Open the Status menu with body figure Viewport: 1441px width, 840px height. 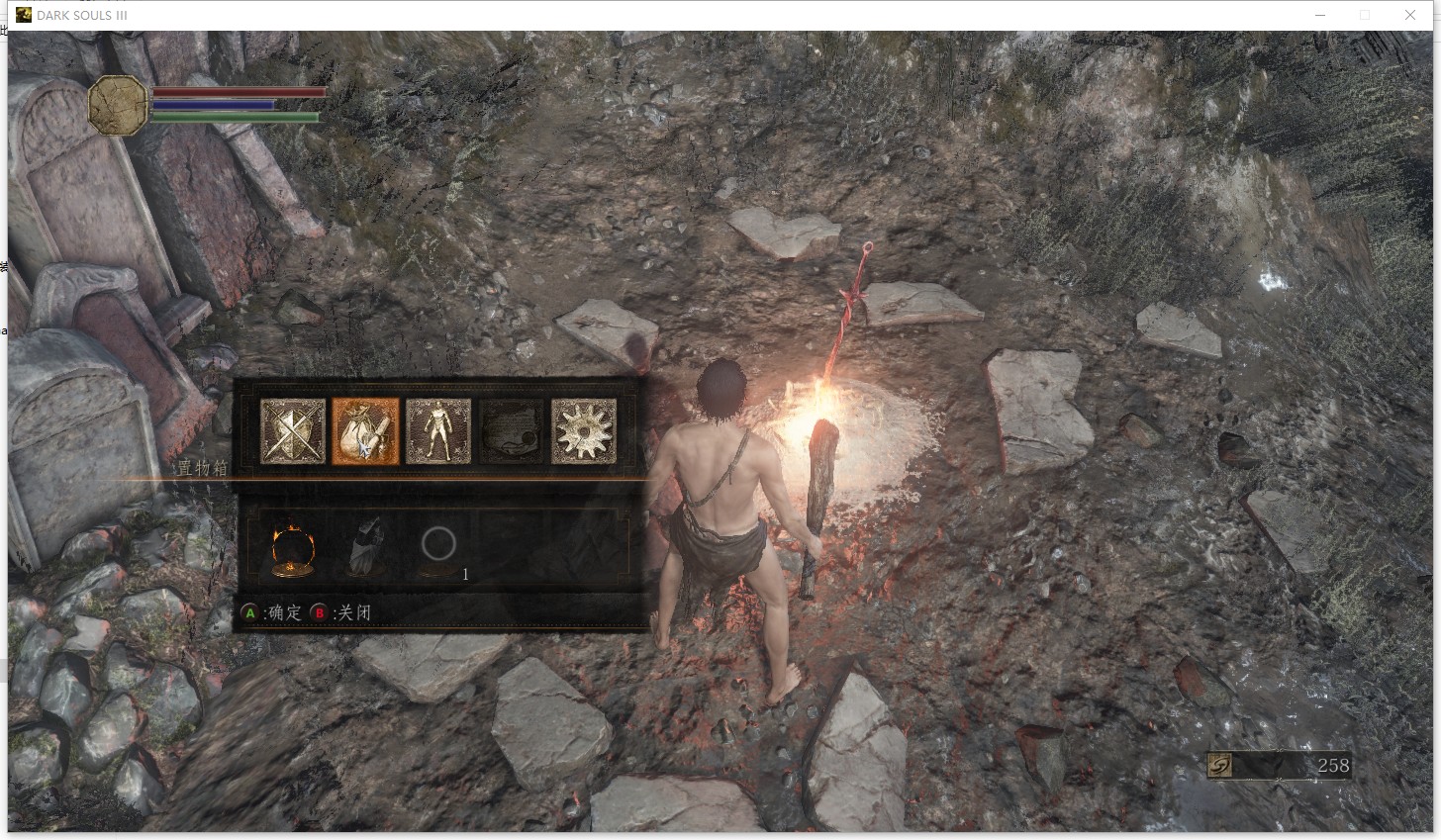pos(438,431)
